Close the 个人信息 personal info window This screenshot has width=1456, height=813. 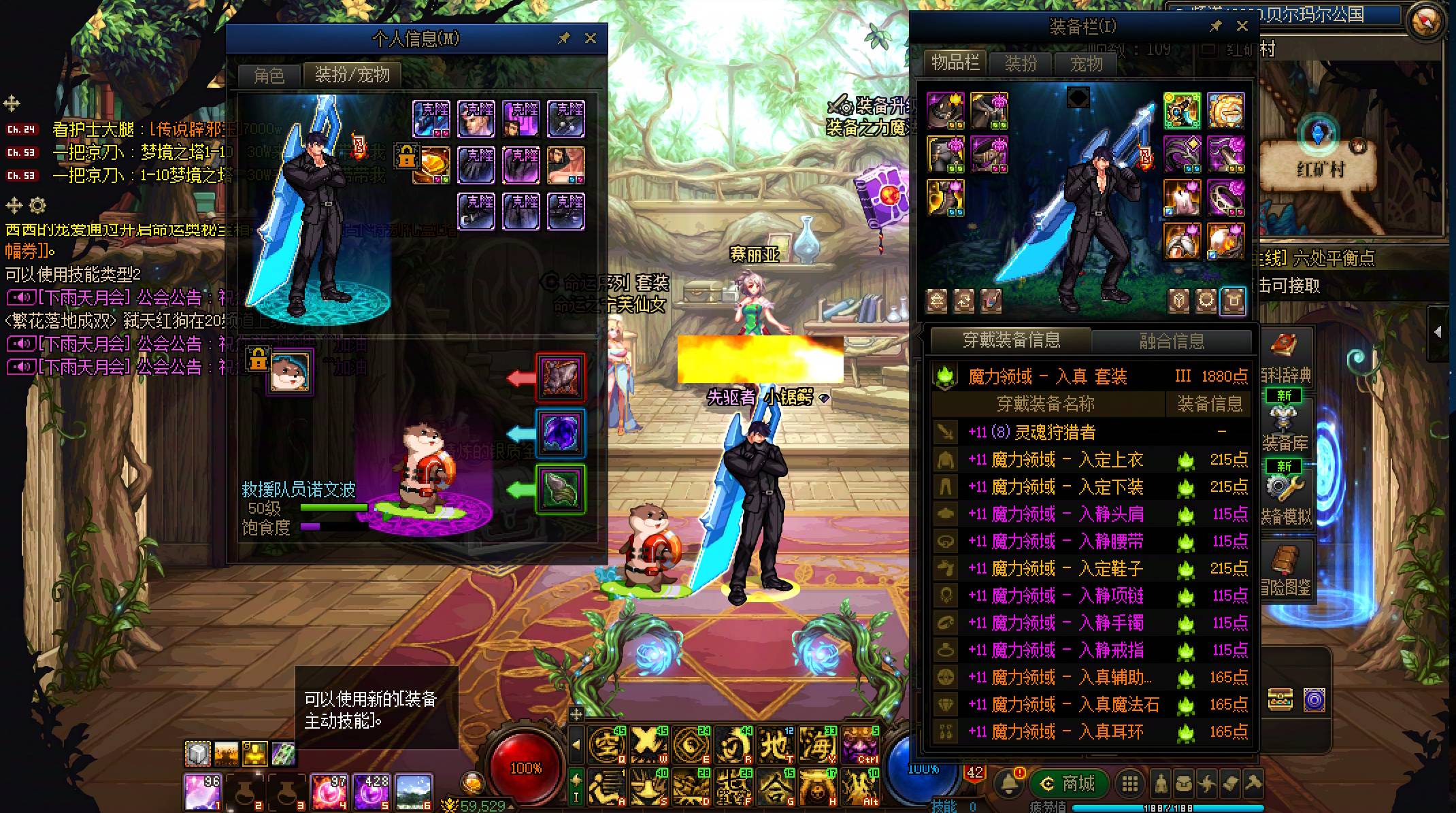(x=591, y=39)
